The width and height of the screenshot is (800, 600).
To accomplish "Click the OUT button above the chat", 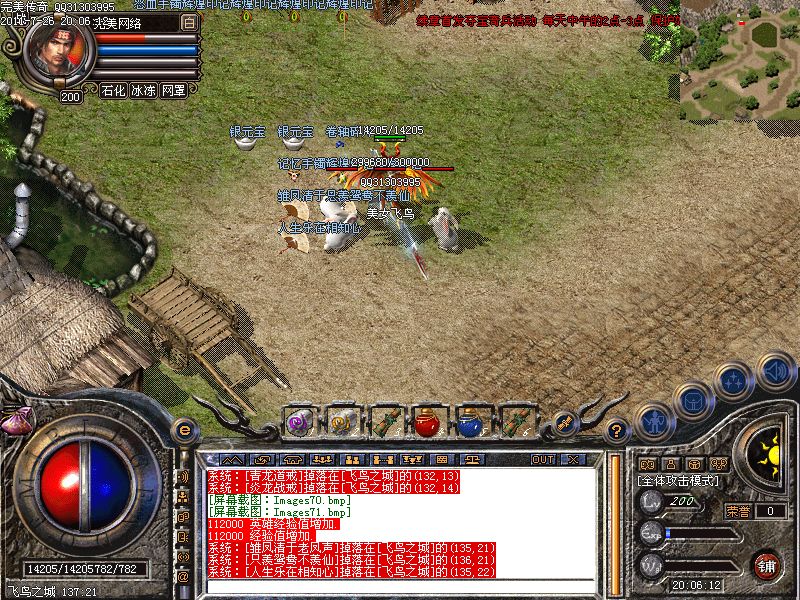I will click(x=543, y=459).
